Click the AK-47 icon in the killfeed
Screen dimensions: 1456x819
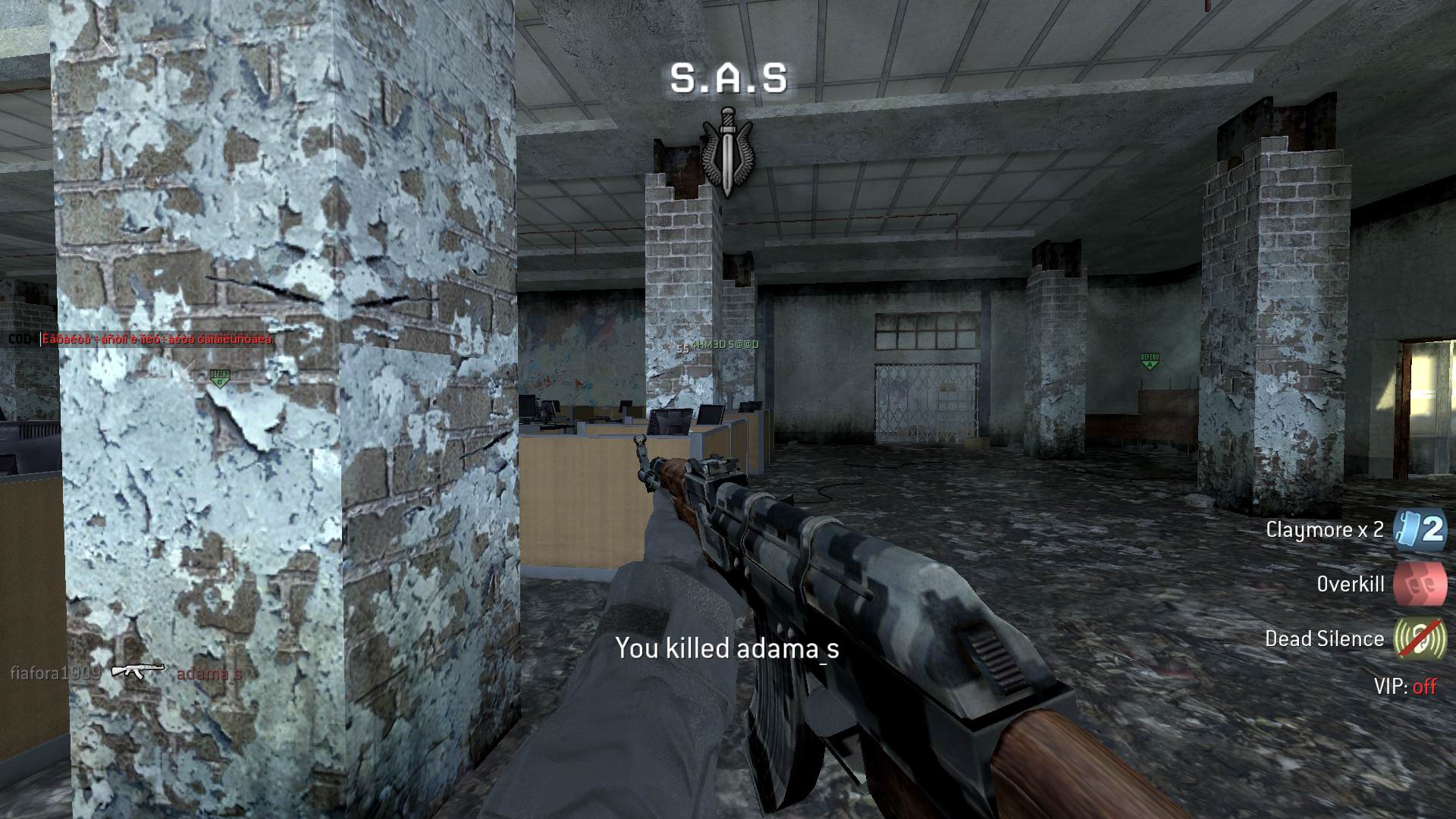pyautogui.click(x=137, y=670)
